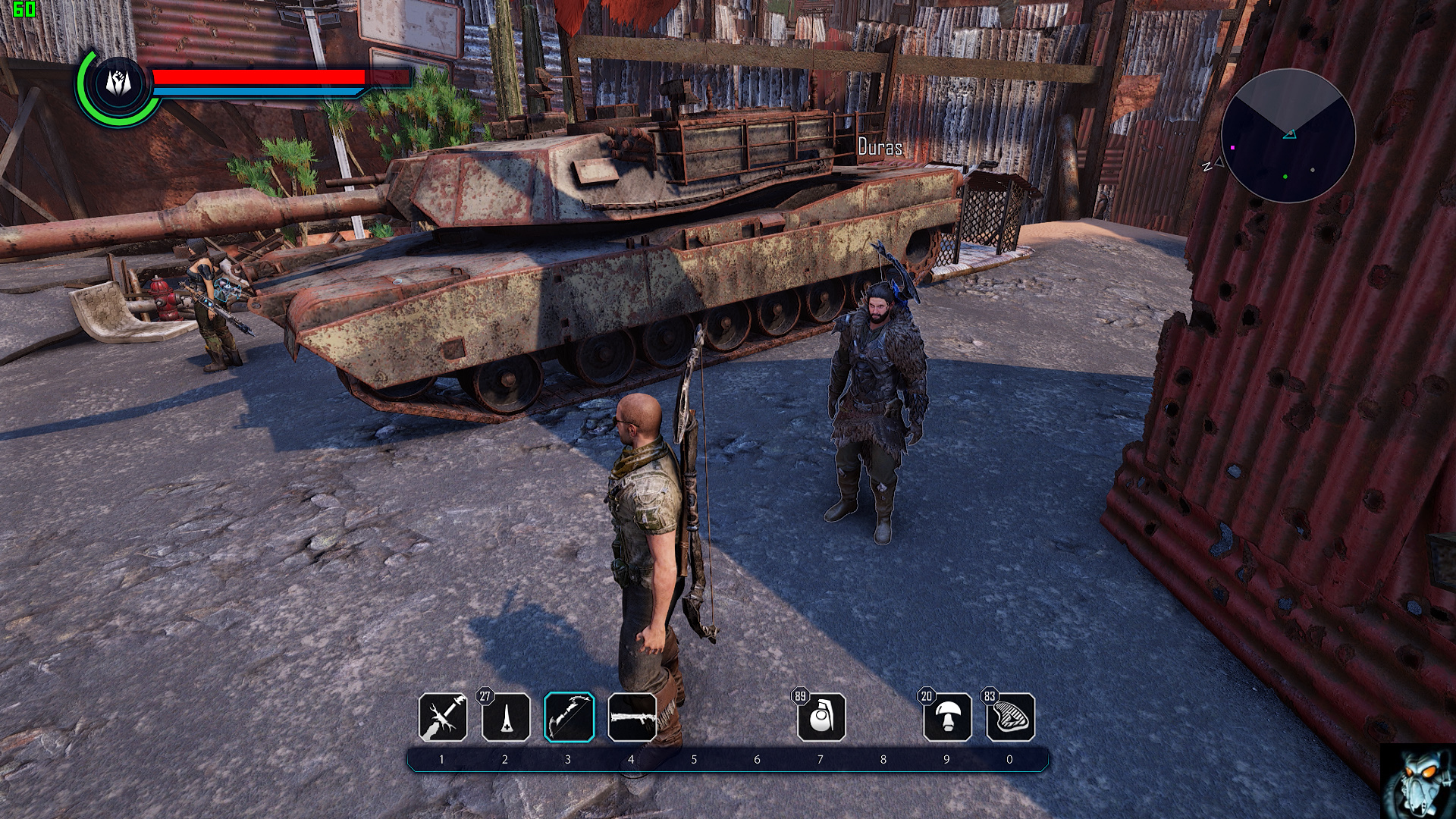Viewport: 1456px width, 819px height.
Task: Select the rifle weapon in hotbar slot 4
Action: [x=632, y=717]
